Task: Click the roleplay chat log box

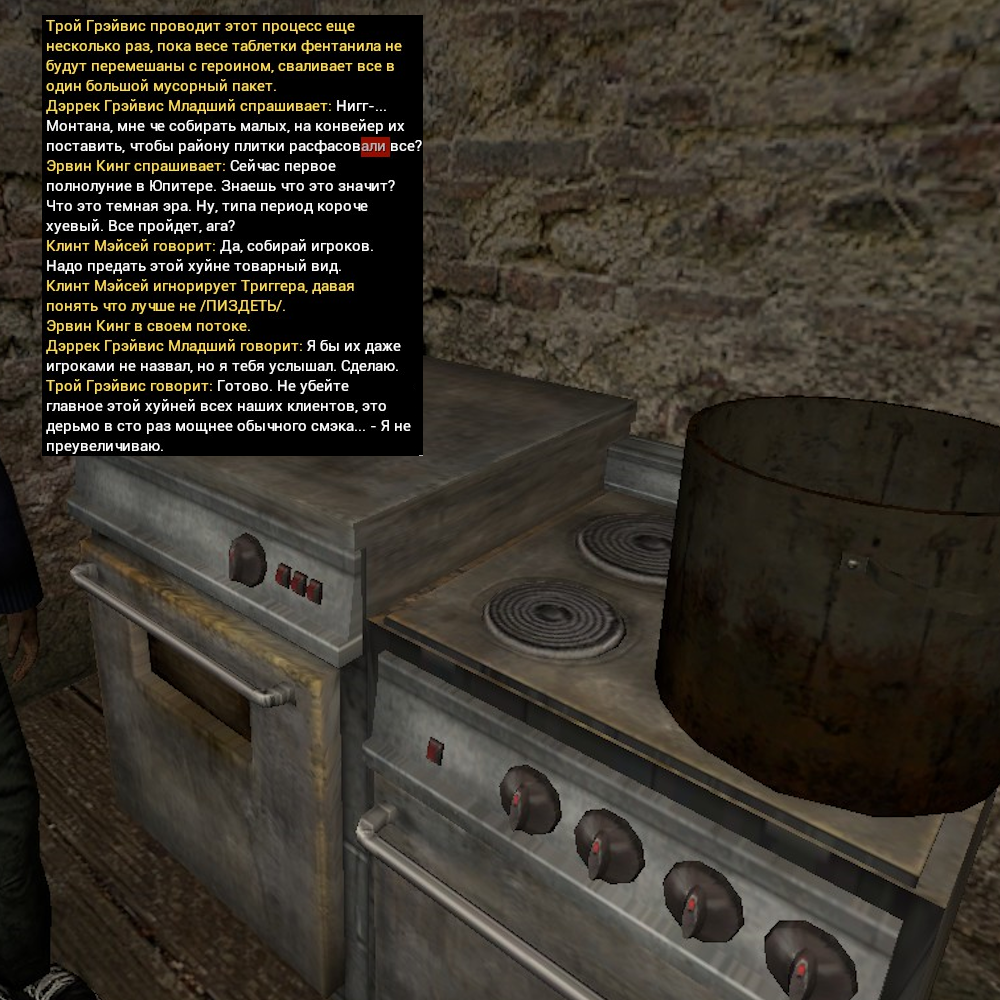Action: pyautogui.click(x=232, y=236)
